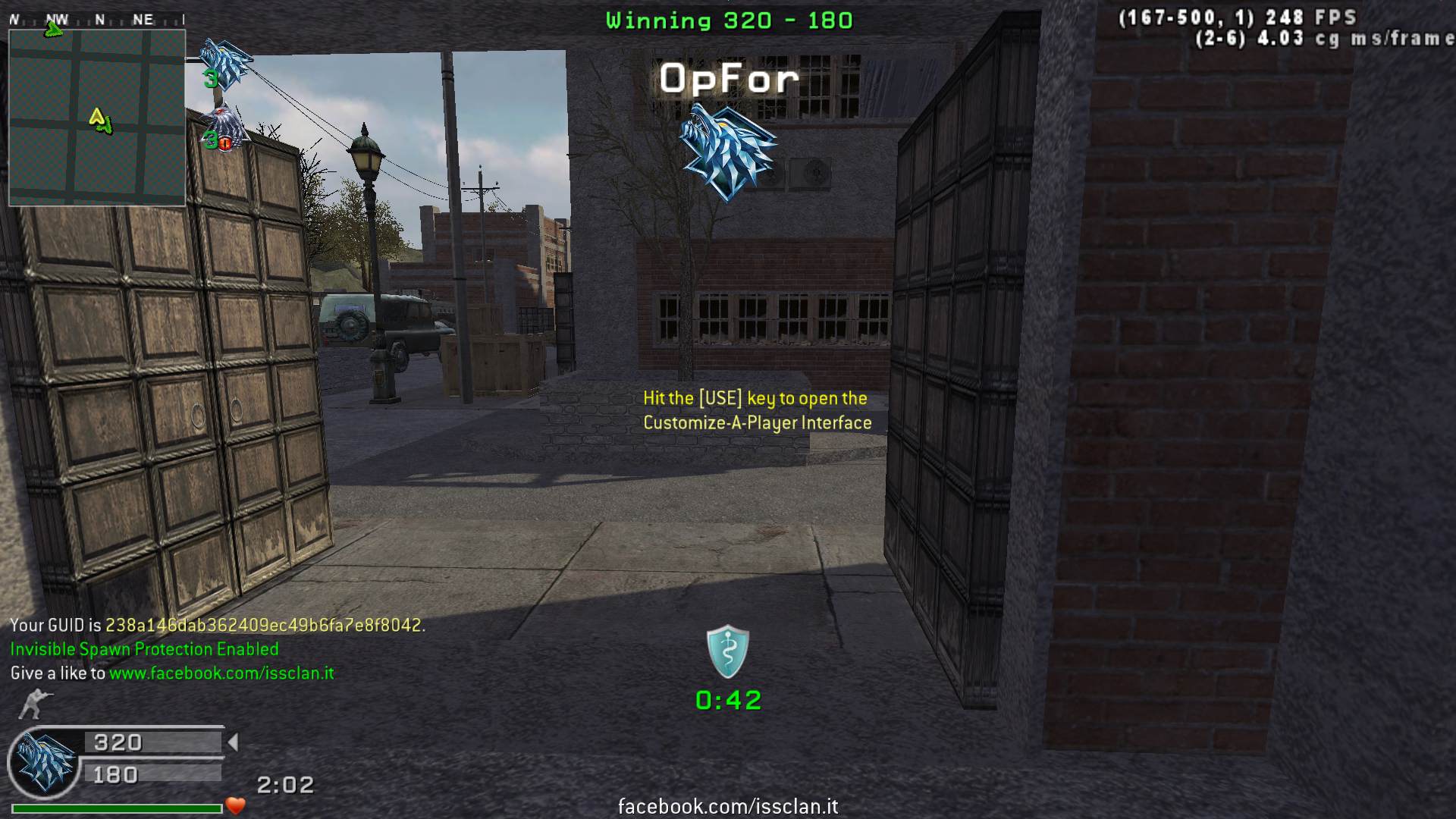Click the minimap
1456x819 pixels.
(97, 118)
